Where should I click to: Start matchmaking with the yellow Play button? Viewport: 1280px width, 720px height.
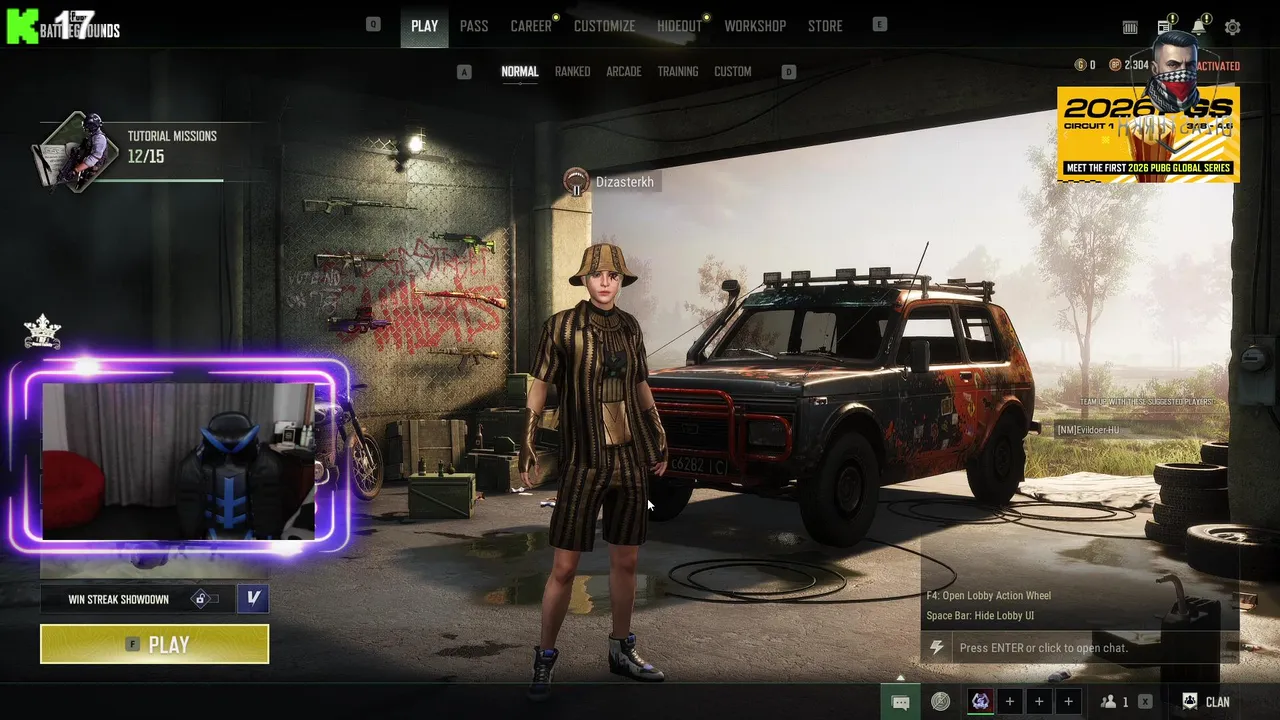[x=154, y=644]
